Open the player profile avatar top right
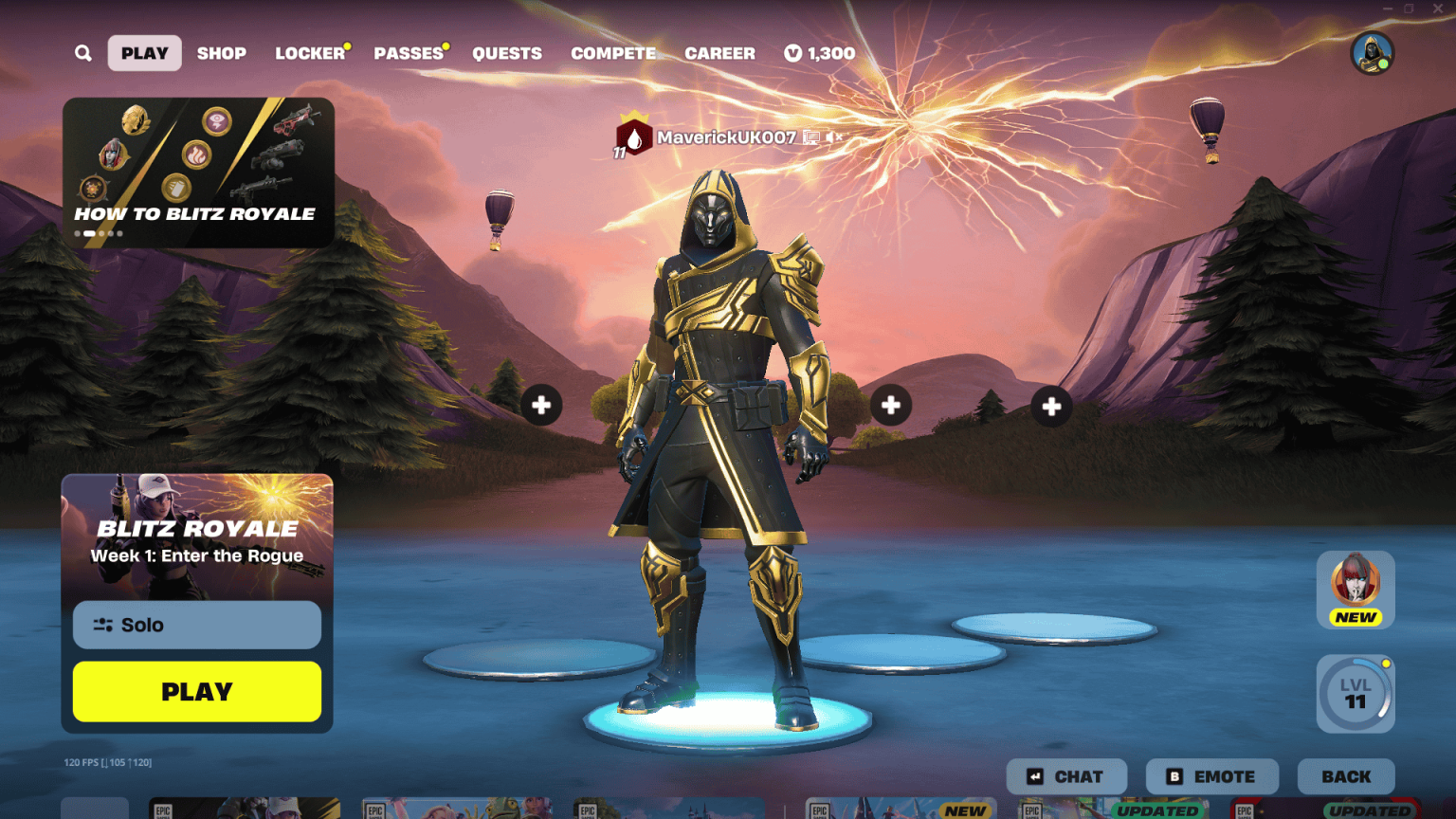 [1372, 54]
